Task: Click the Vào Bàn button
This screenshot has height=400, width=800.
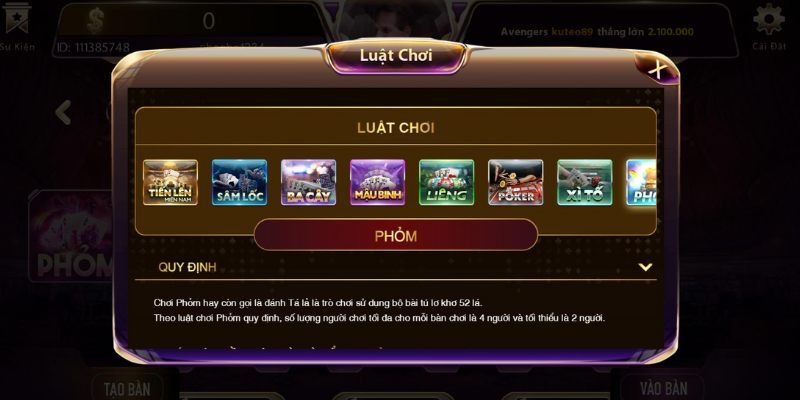Action: point(661,387)
